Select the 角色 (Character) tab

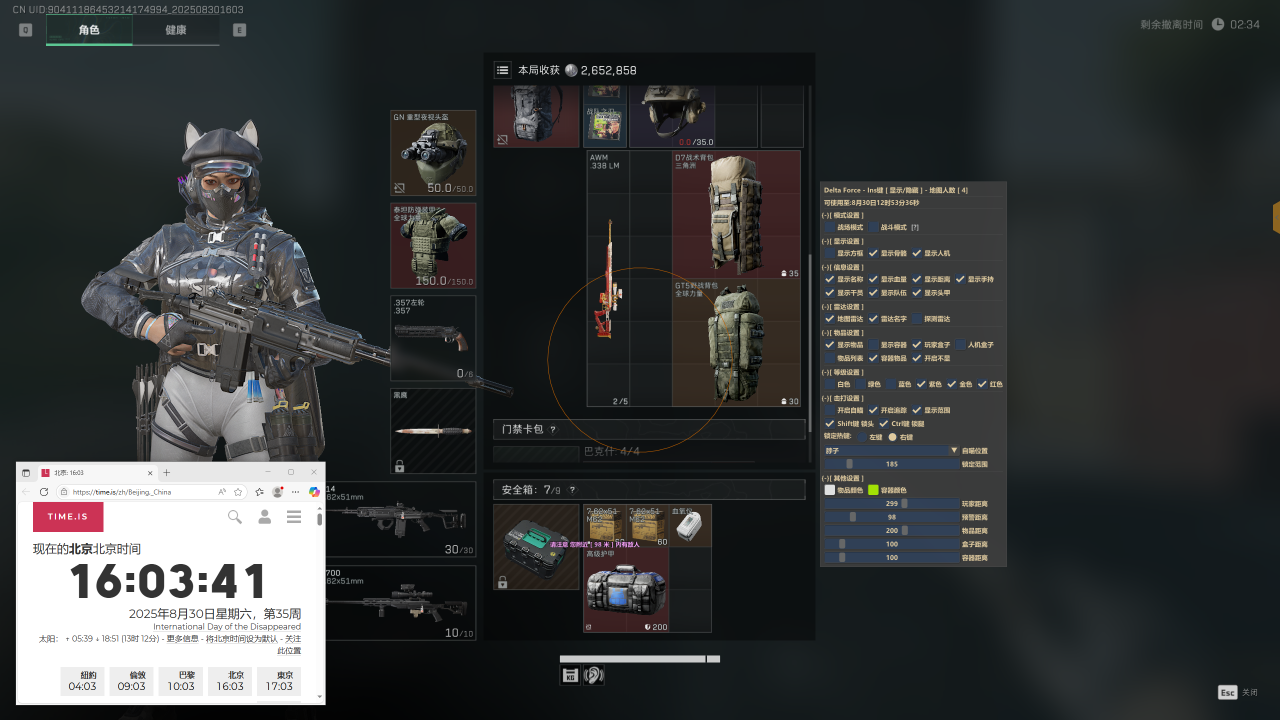tap(89, 30)
